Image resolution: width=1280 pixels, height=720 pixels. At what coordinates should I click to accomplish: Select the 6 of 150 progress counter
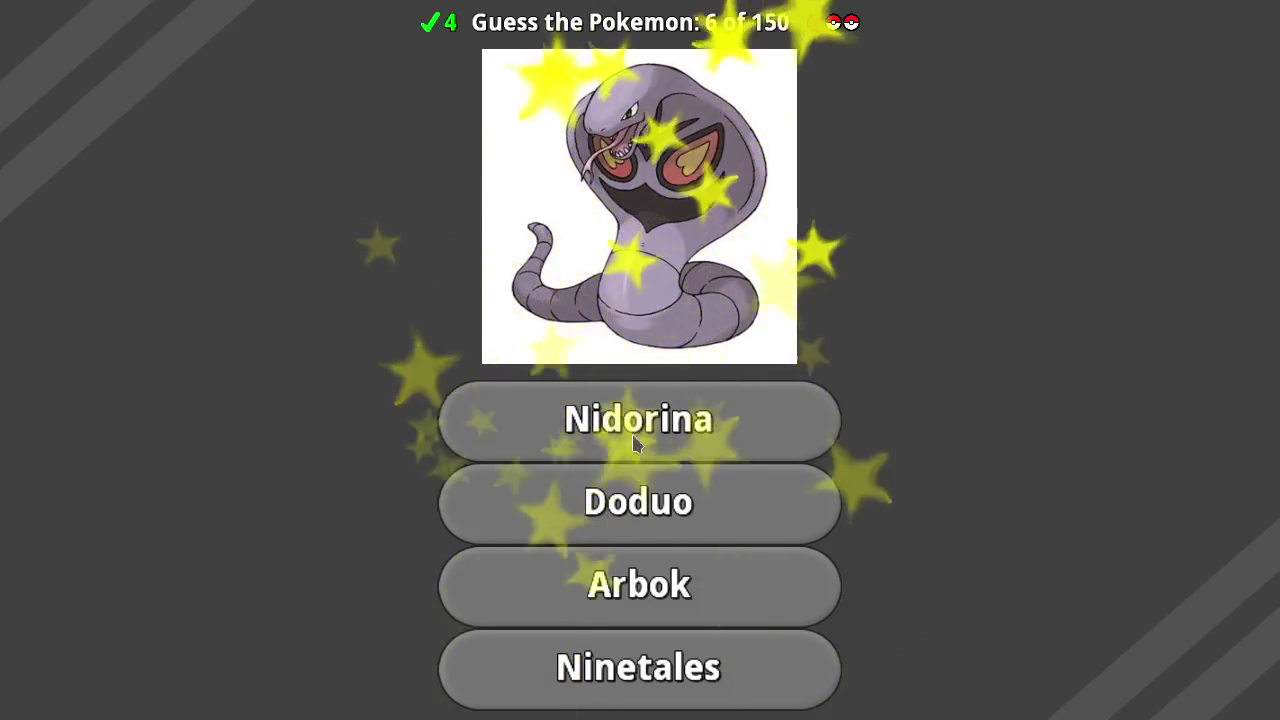coord(745,22)
